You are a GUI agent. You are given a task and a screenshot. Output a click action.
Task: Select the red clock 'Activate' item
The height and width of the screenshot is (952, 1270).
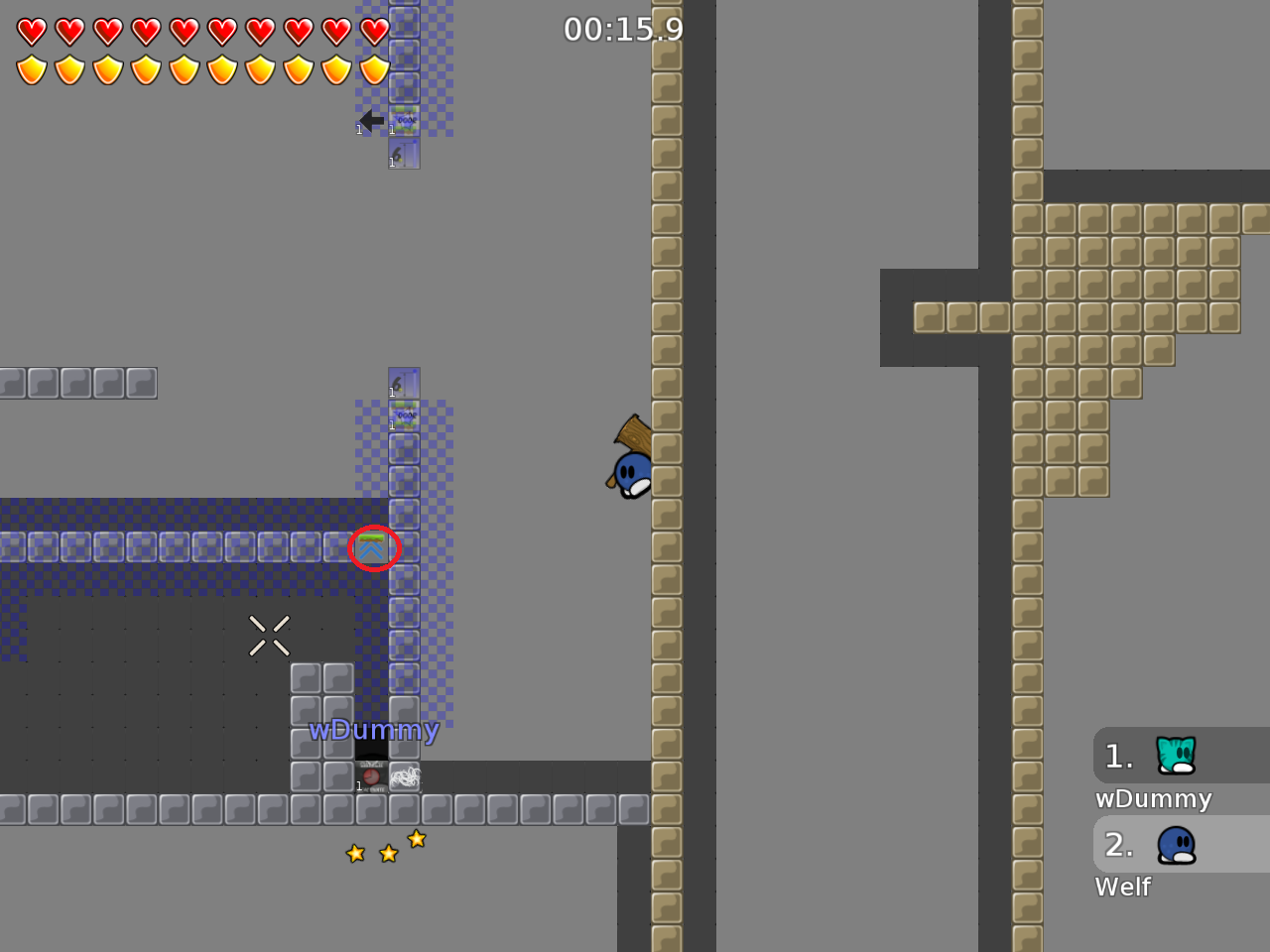pyautogui.click(x=369, y=776)
